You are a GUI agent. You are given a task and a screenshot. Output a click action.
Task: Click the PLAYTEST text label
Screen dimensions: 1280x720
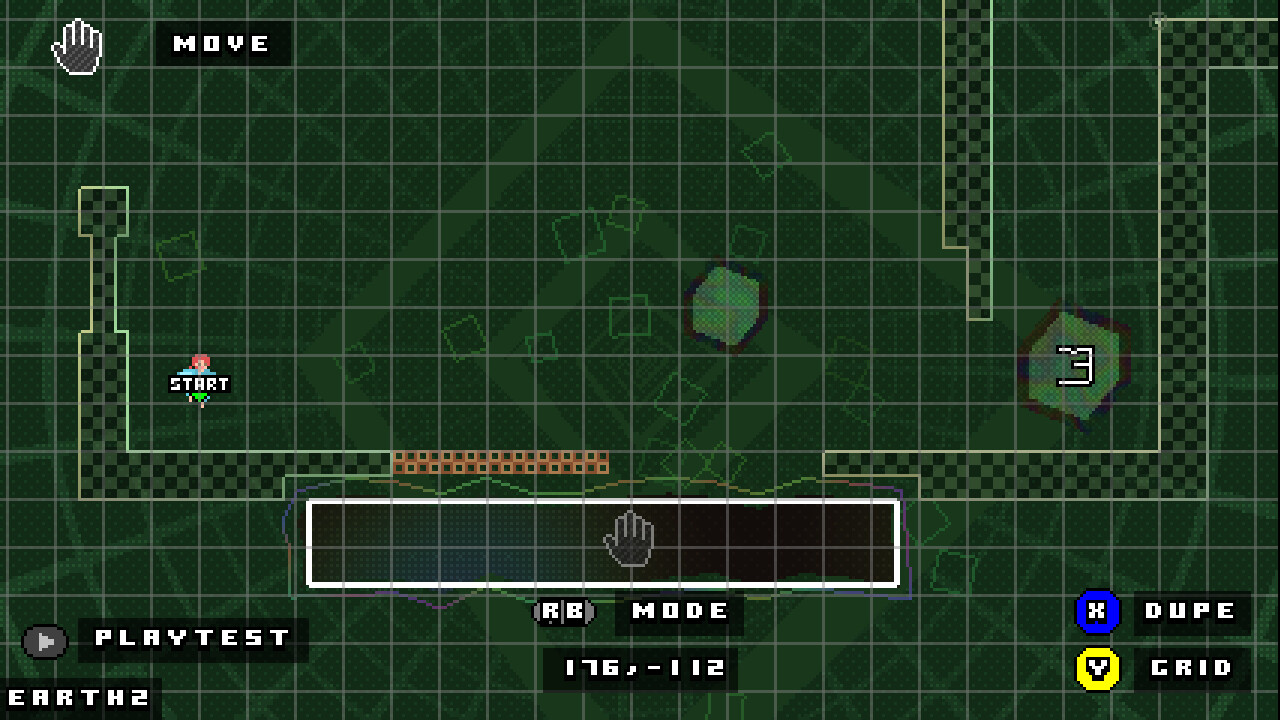190,637
